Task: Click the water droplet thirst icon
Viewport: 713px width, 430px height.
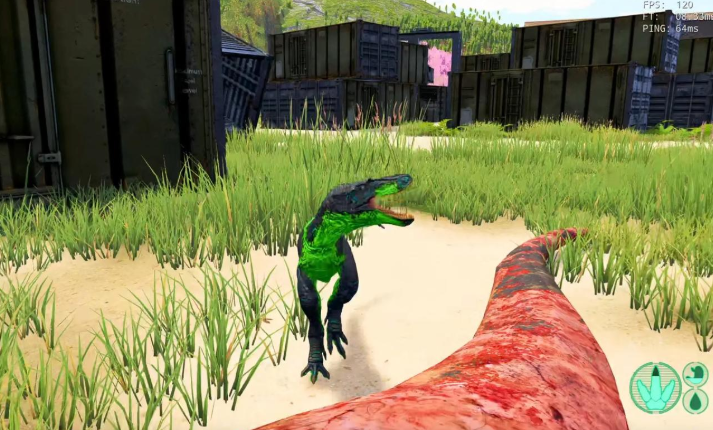Action: (x=696, y=401)
